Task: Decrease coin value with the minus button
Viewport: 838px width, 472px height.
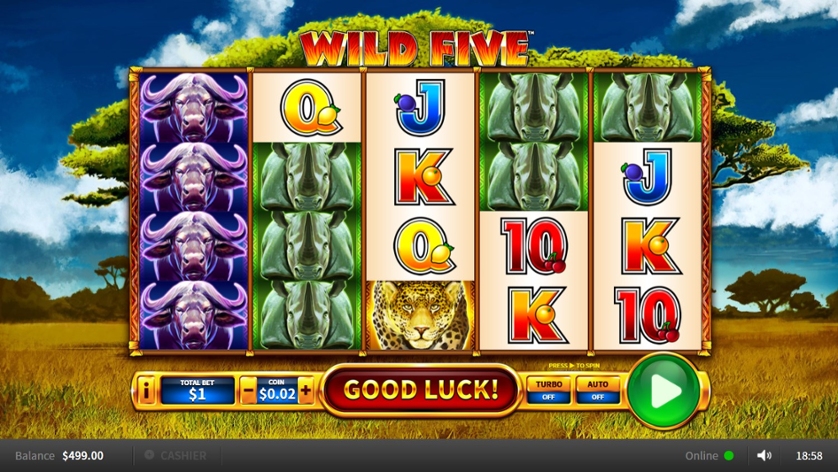Action: pyautogui.click(x=247, y=390)
